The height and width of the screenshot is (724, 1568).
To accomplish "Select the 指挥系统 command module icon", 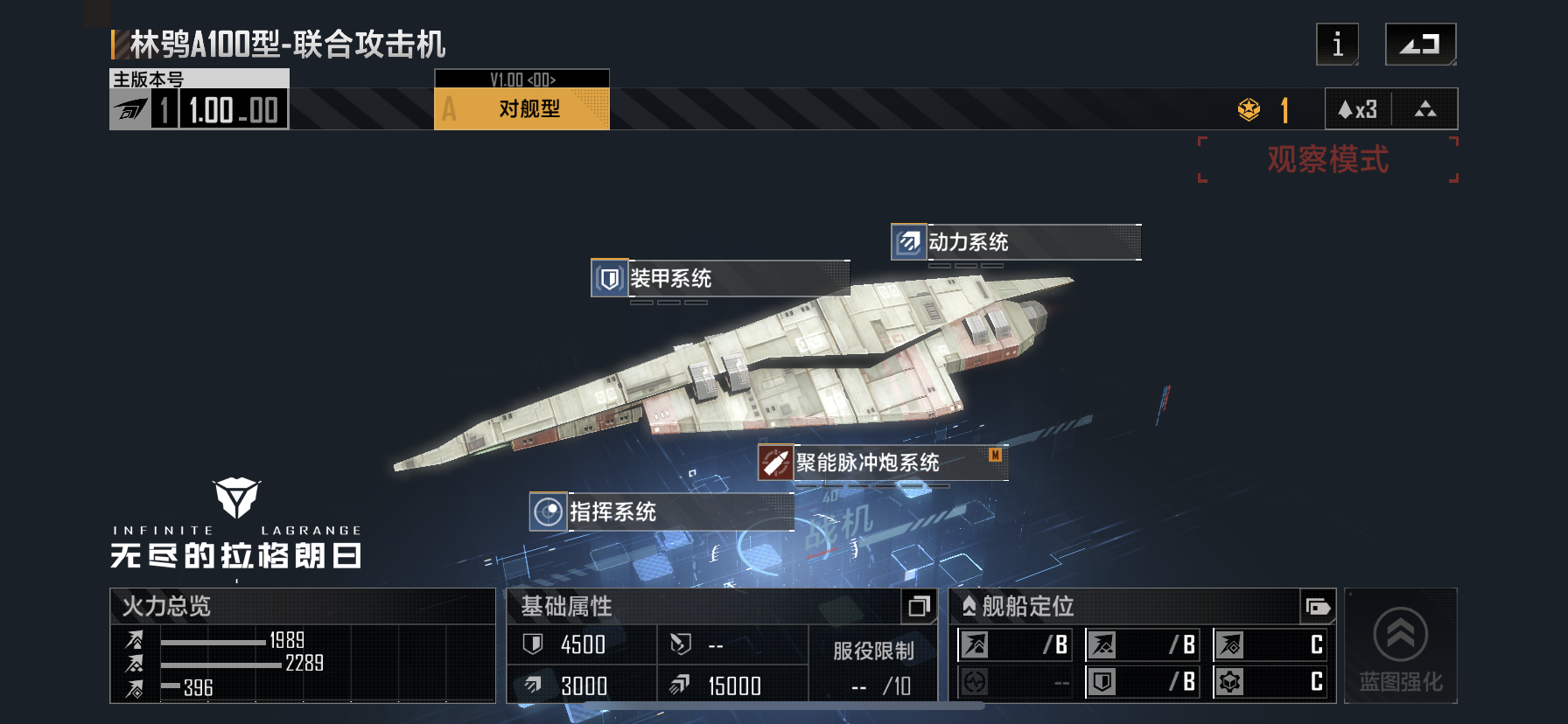I will coord(548,513).
